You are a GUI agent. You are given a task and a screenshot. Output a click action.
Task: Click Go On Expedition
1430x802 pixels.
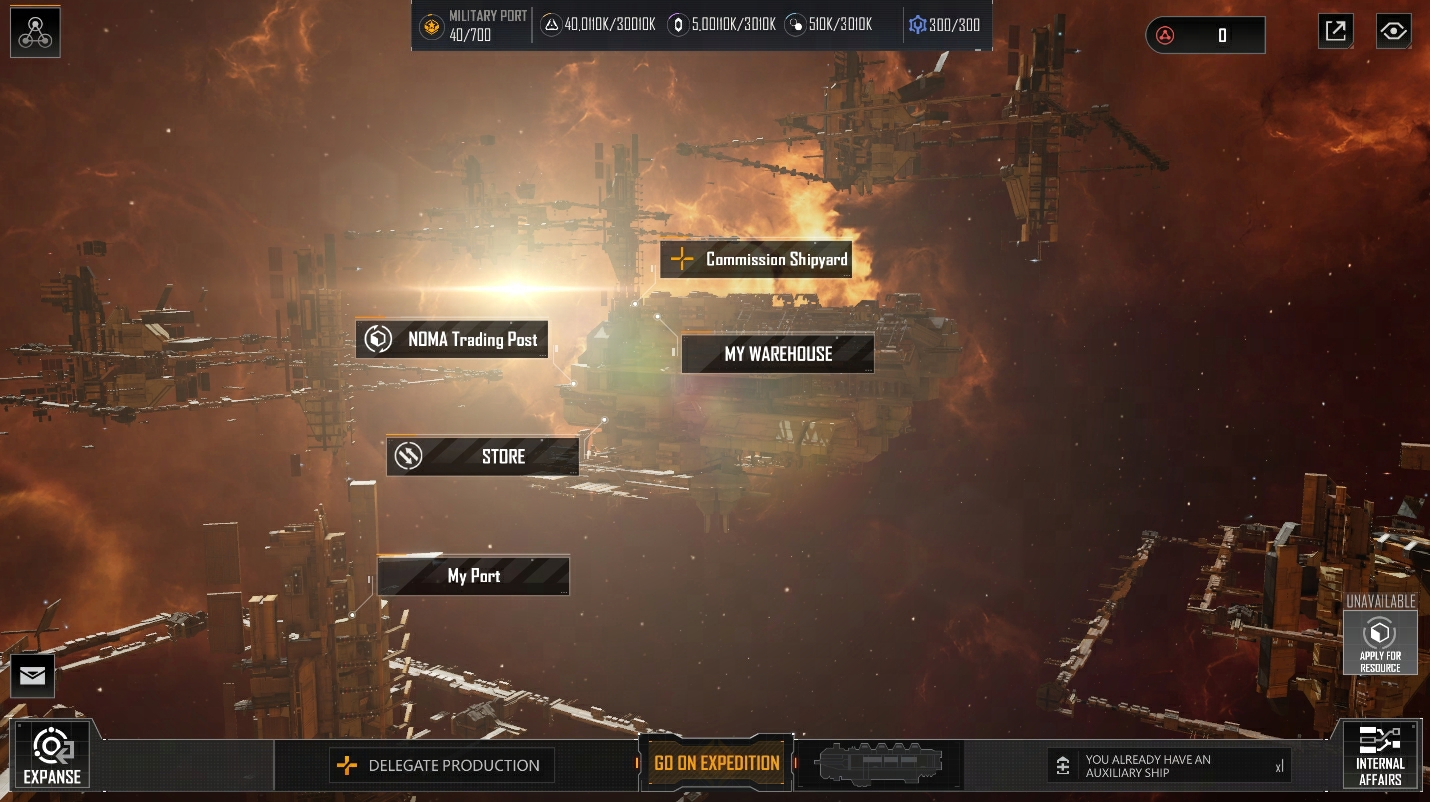716,763
